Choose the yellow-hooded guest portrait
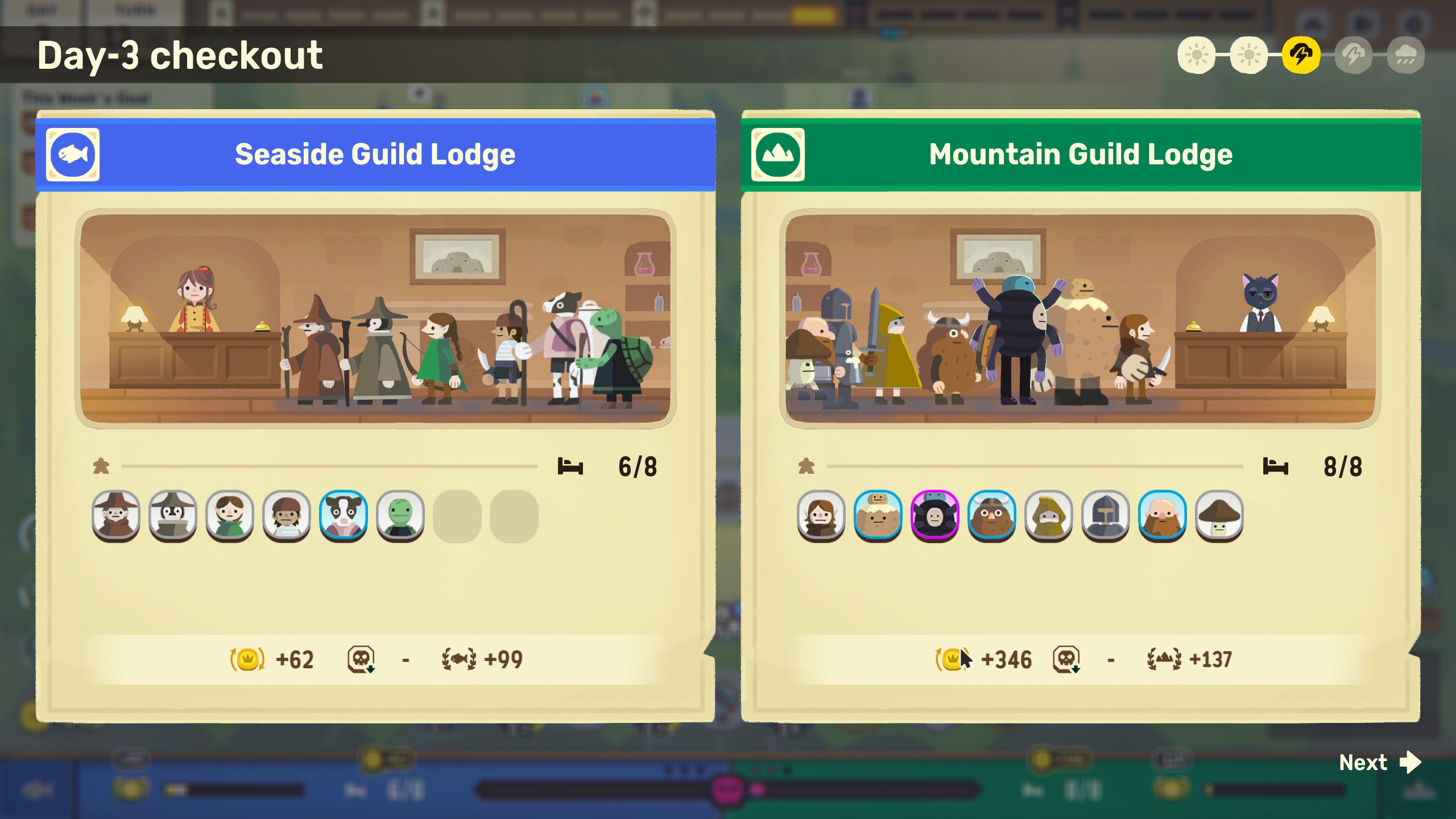Screen dimensions: 1456x819 pyautogui.click(x=1049, y=515)
